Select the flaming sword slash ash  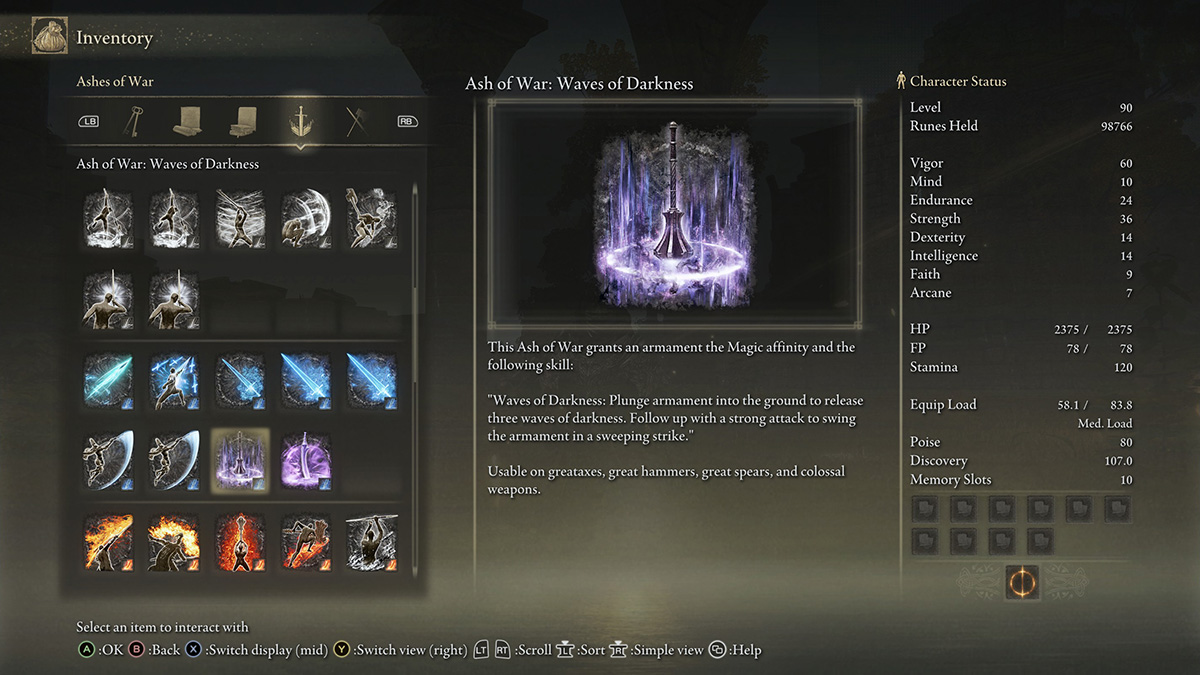(x=109, y=543)
